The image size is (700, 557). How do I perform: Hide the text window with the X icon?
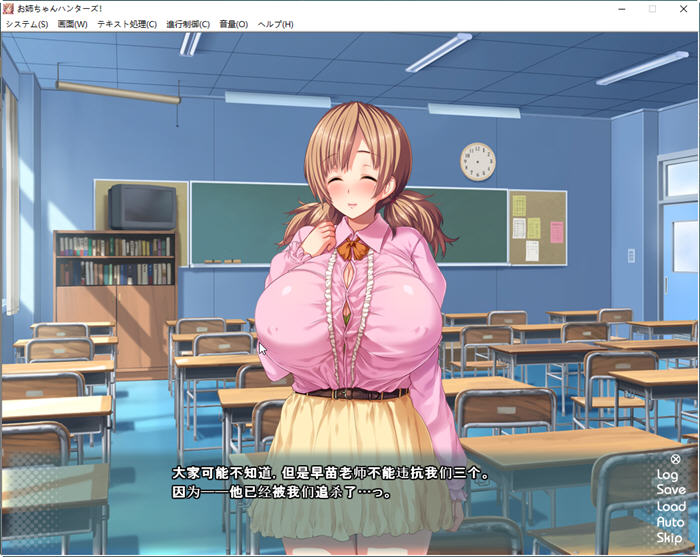click(x=675, y=459)
